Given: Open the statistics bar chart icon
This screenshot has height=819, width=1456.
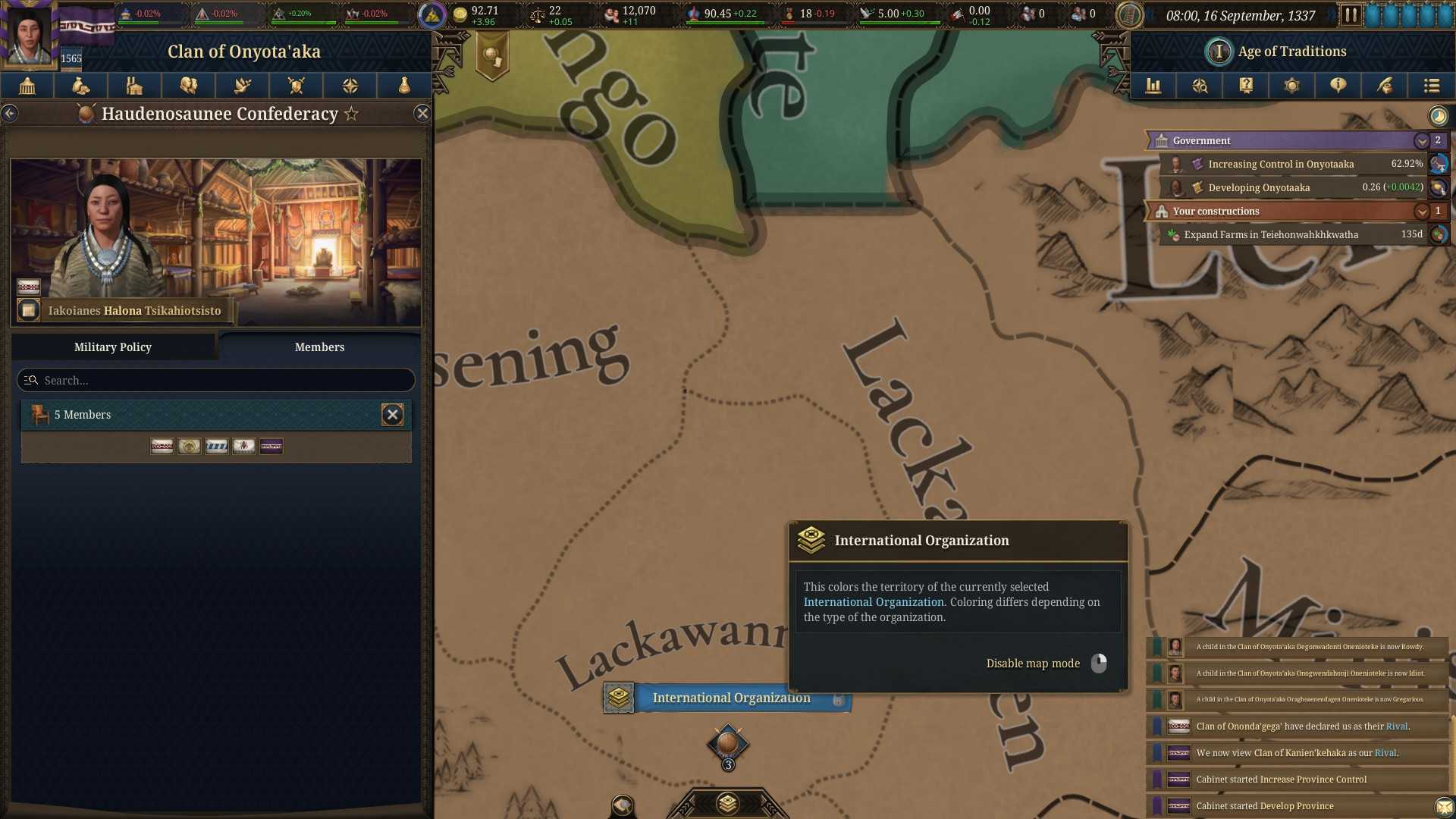Looking at the screenshot, I should click(1154, 86).
